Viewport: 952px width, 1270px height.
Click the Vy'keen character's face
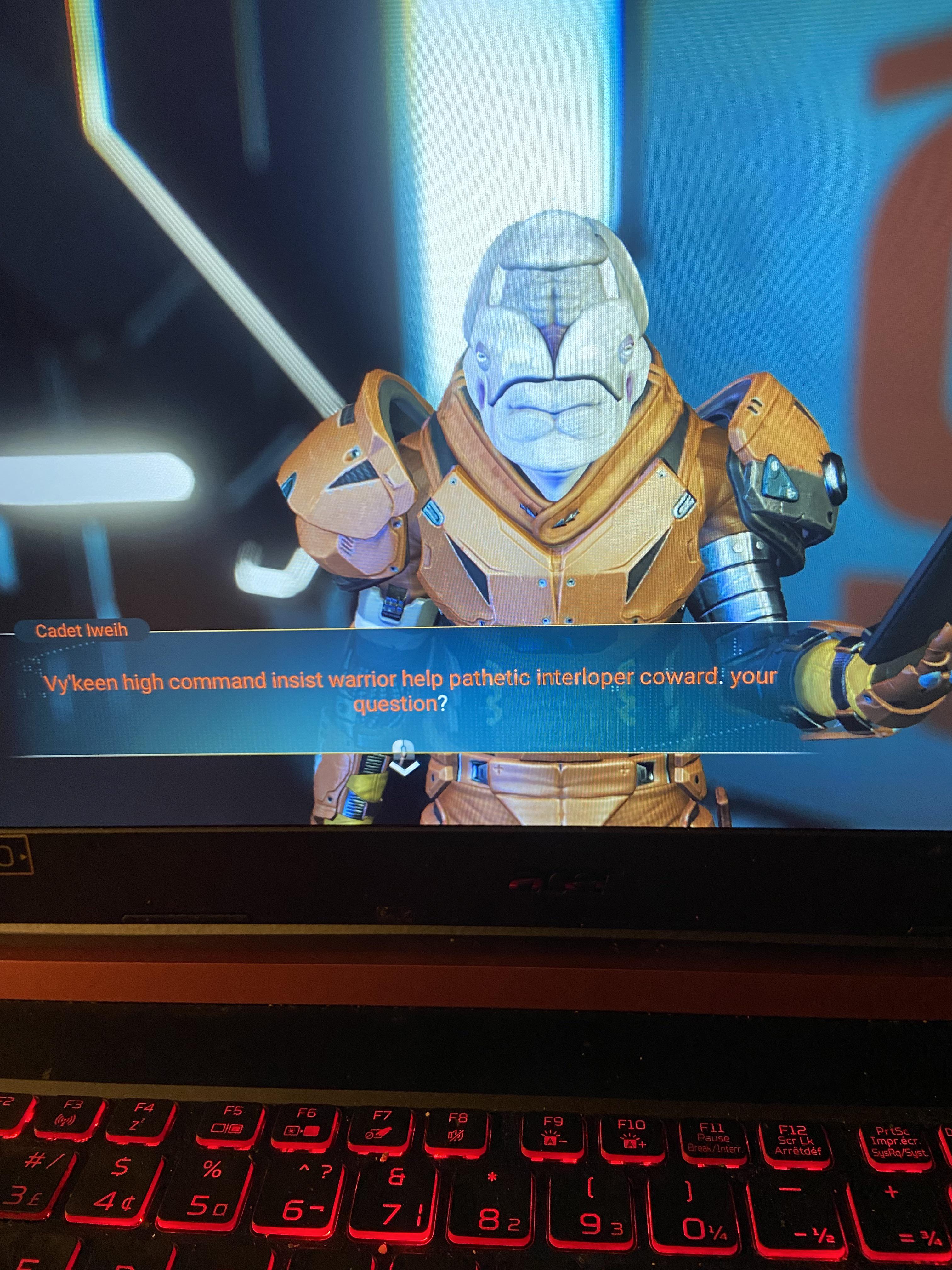click(x=554, y=368)
